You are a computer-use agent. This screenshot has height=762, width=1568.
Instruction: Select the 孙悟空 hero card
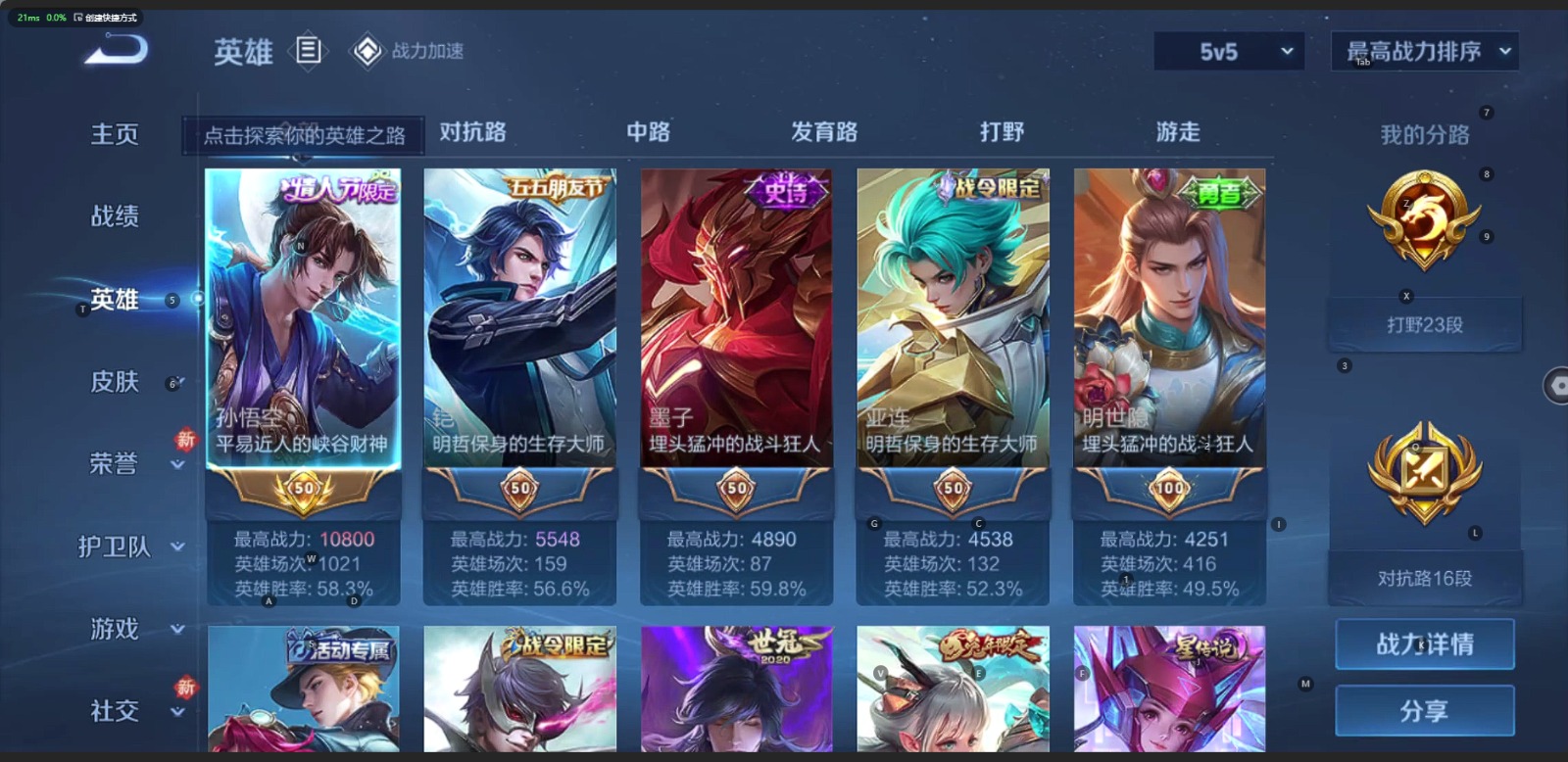(303, 323)
